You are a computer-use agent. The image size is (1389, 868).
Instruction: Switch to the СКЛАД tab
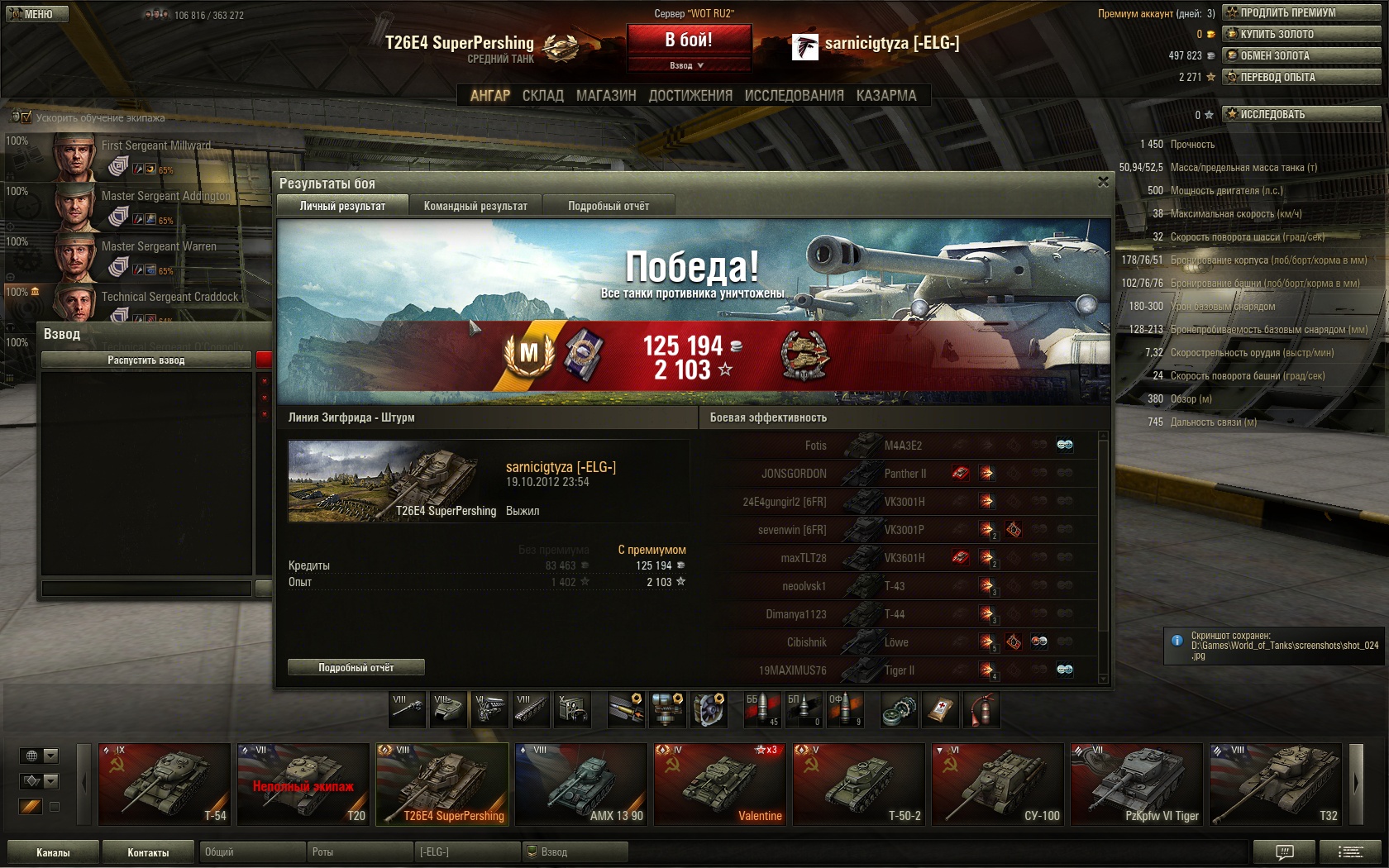542,96
